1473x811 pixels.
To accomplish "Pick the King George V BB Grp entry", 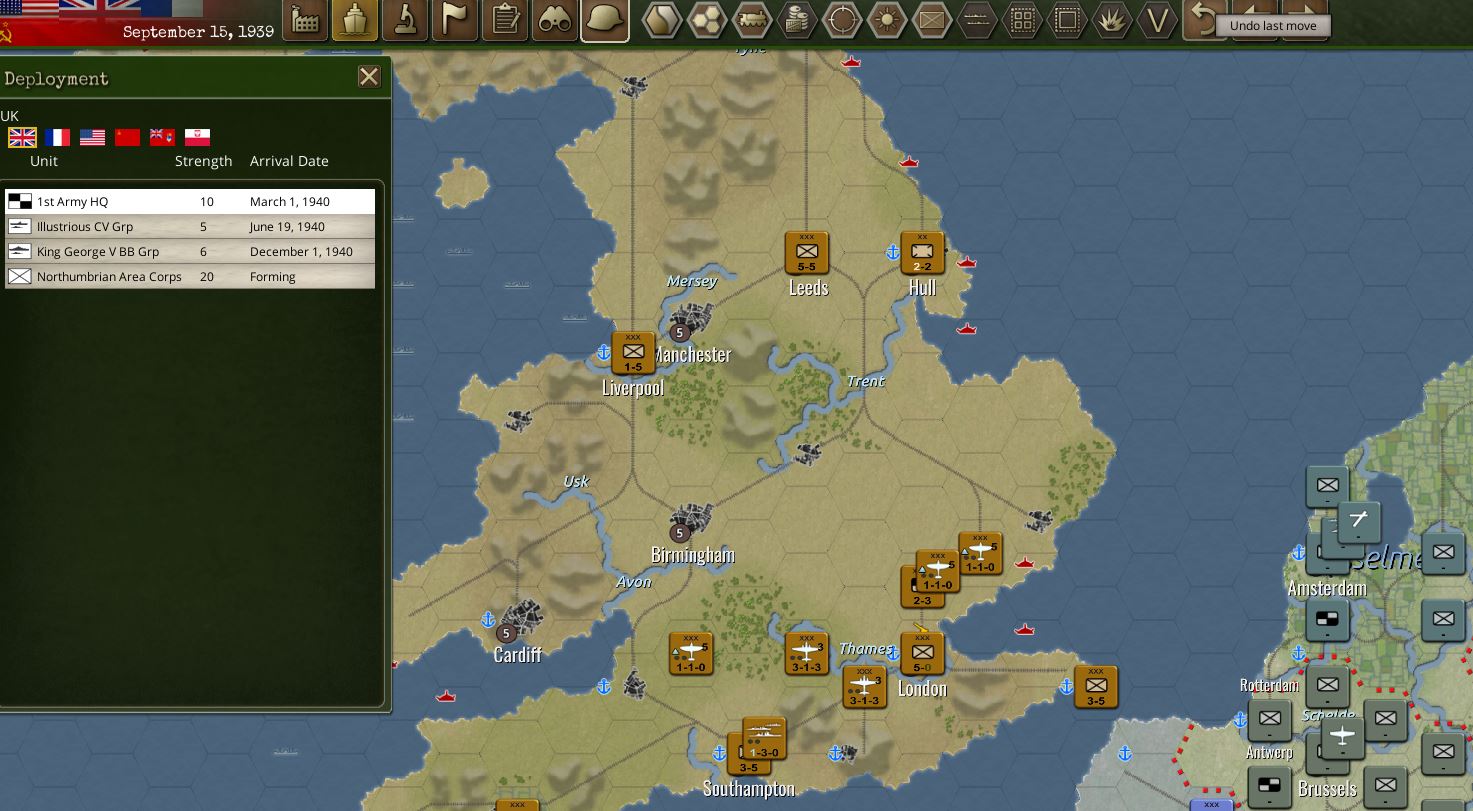I will click(190, 251).
